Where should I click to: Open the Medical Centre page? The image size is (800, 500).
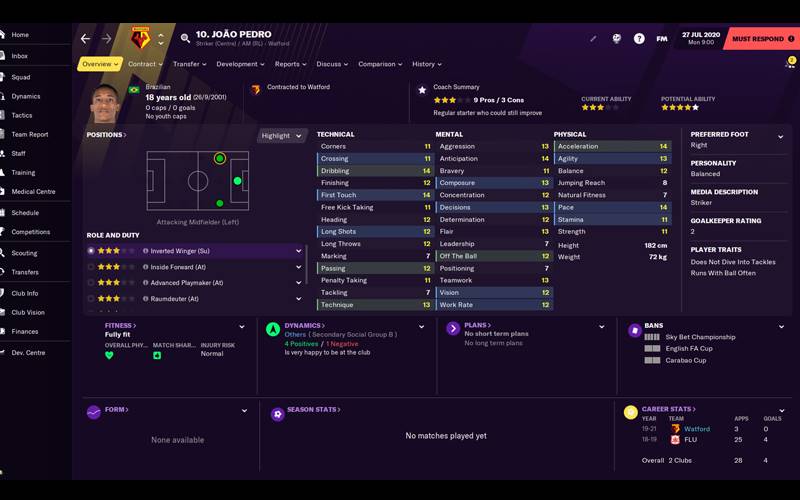pyautogui.click(x=33, y=191)
